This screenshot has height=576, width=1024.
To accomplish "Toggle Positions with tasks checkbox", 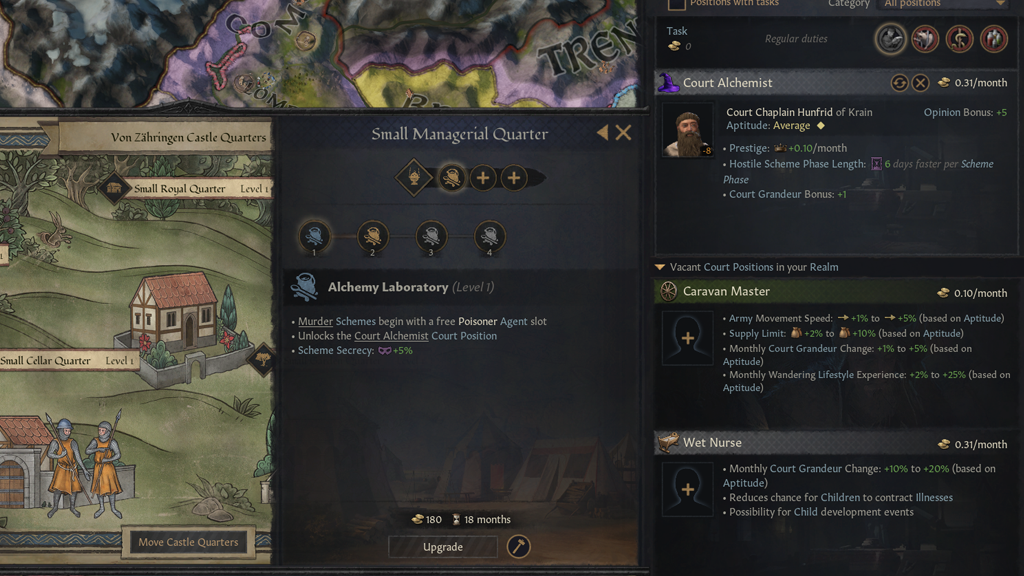I will tap(676, 4).
